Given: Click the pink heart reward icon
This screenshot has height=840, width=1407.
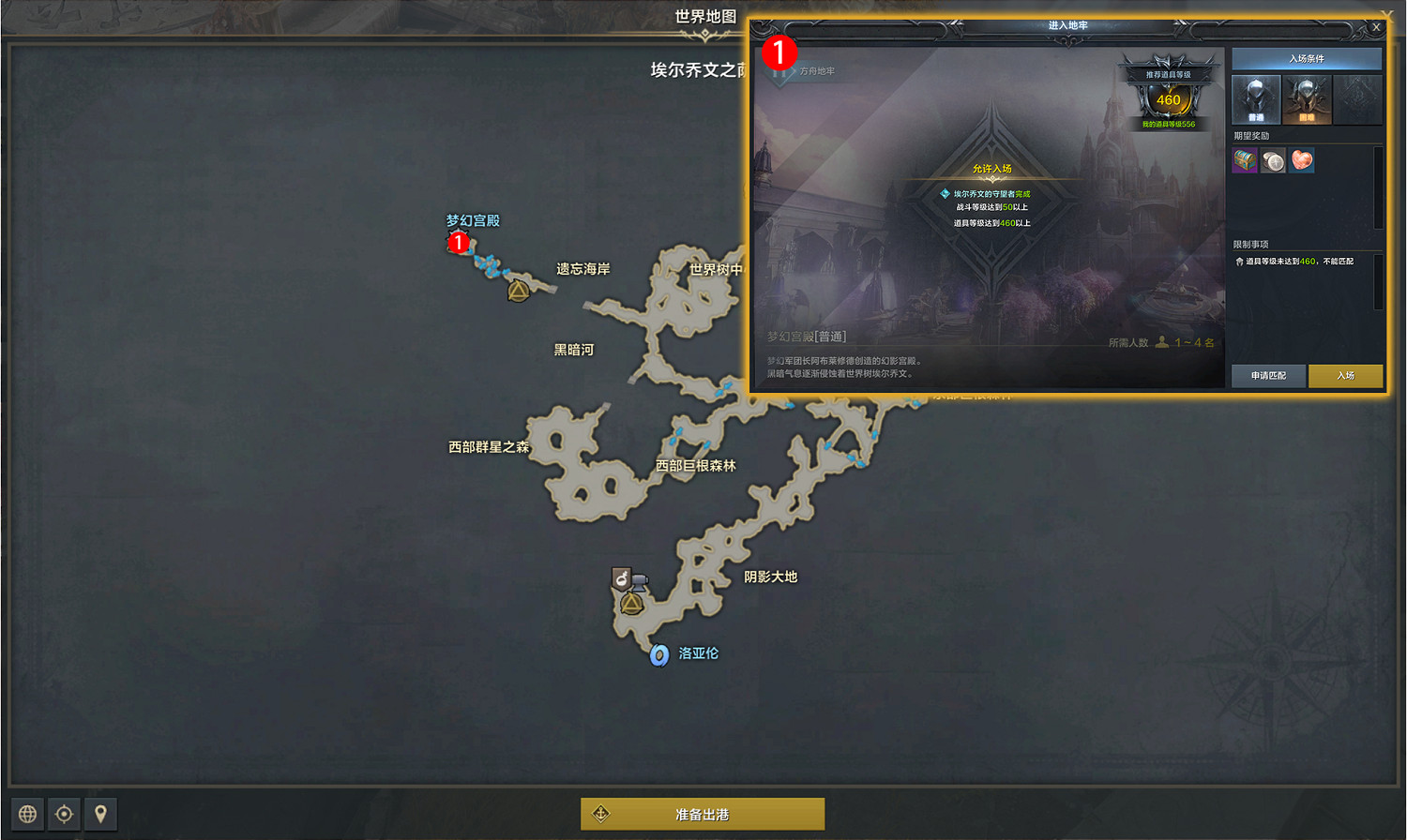Looking at the screenshot, I should tap(1301, 160).
